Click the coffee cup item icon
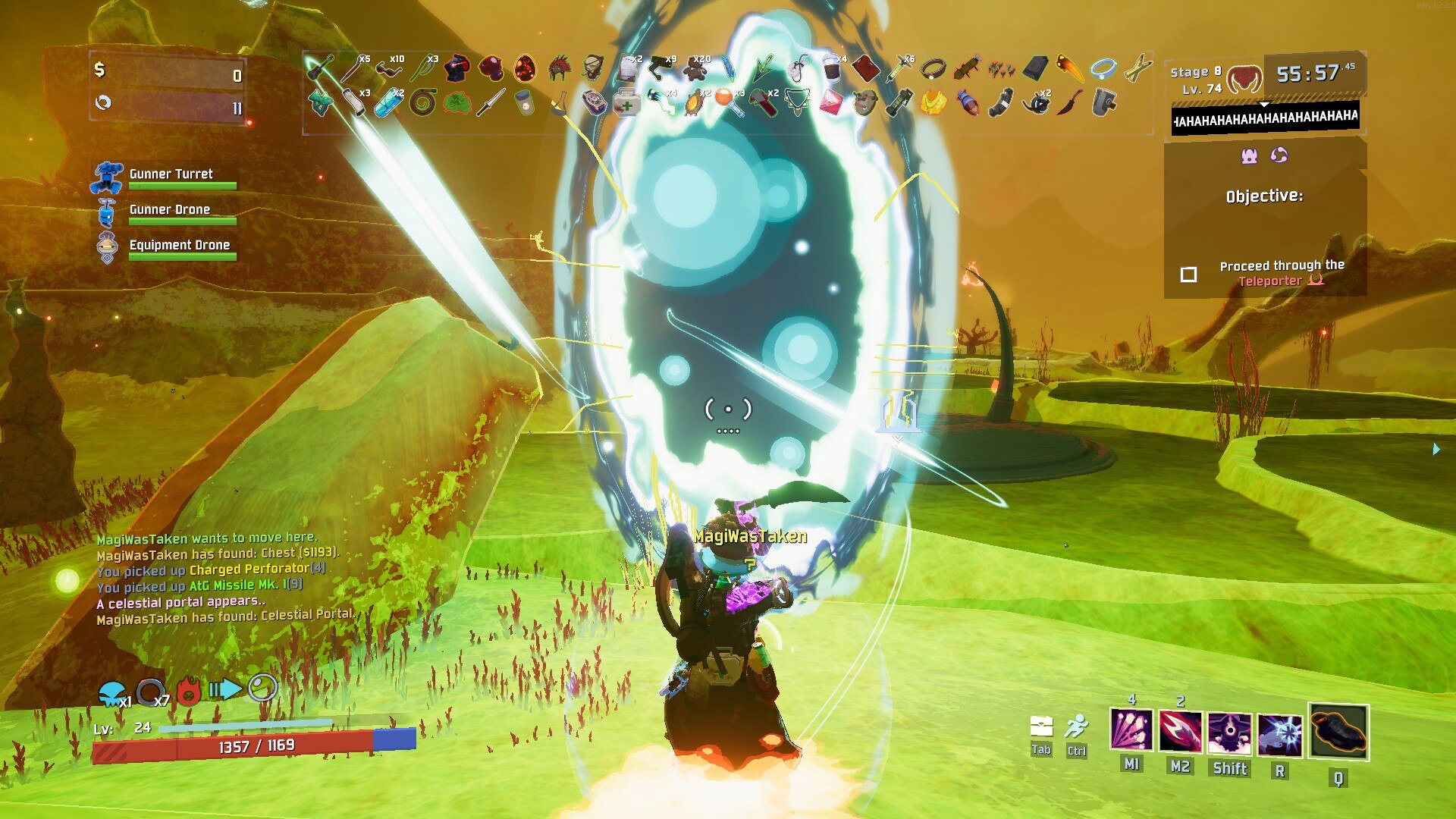Viewport: 1456px width, 819px height. point(832,70)
